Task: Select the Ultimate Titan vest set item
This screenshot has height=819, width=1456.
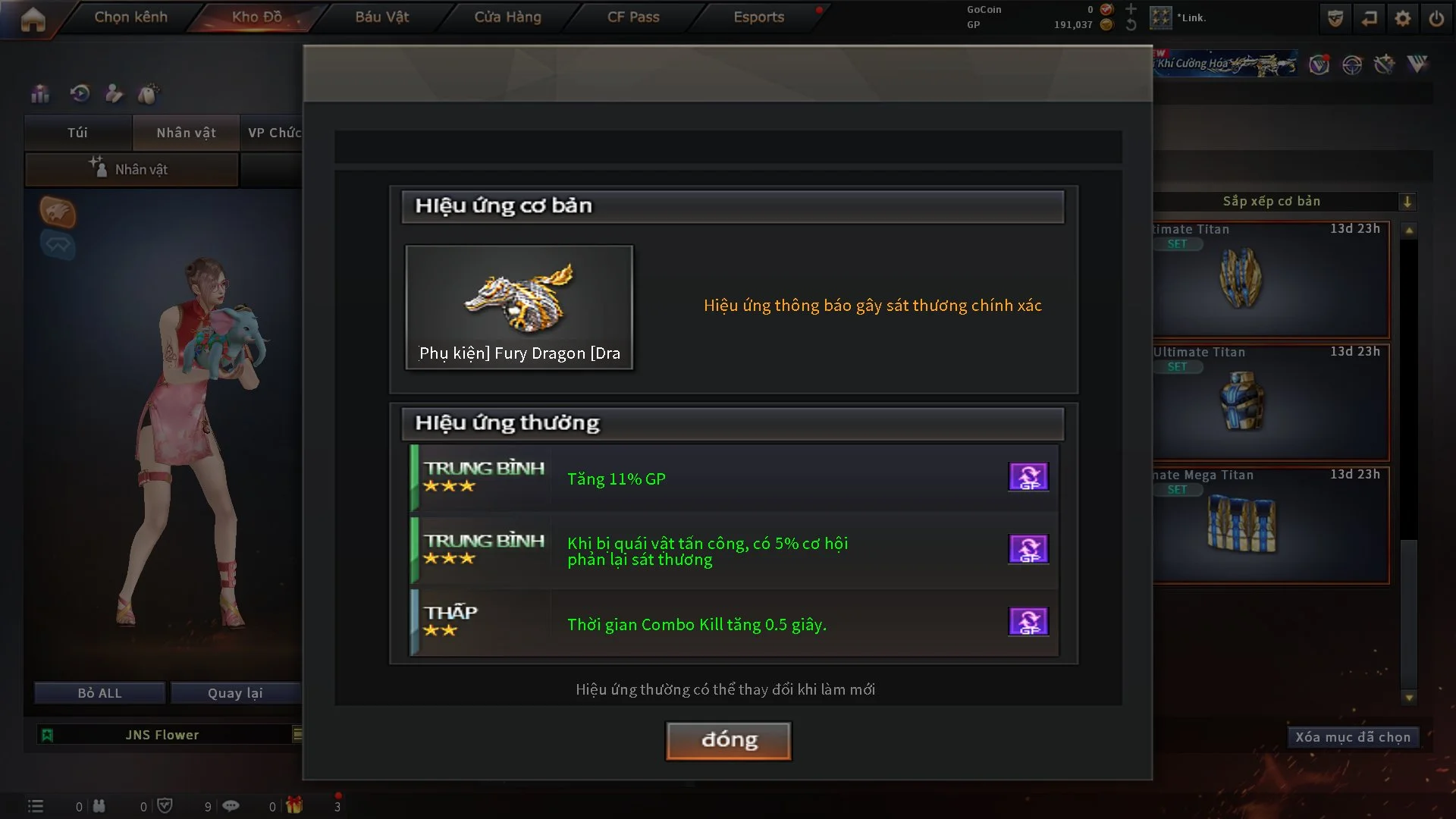Action: pyautogui.click(x=1271, y=402)
